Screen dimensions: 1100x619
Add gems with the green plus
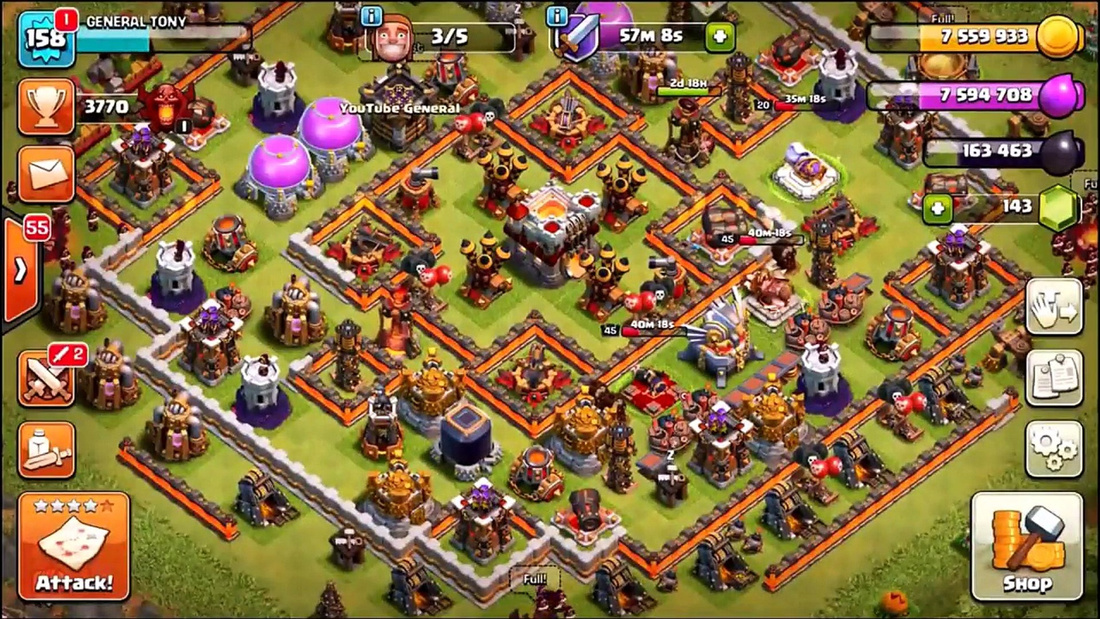point(937,209)
